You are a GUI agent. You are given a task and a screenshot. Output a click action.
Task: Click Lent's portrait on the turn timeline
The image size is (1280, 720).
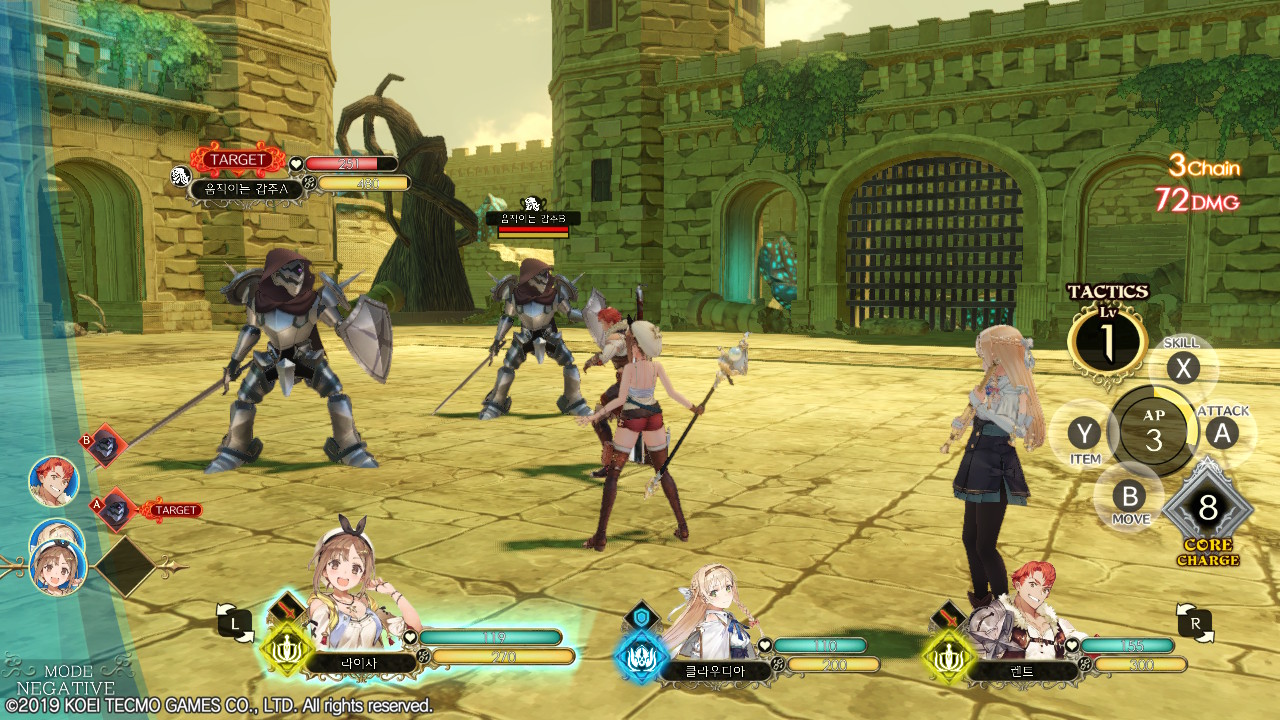(x=53, y=480)
